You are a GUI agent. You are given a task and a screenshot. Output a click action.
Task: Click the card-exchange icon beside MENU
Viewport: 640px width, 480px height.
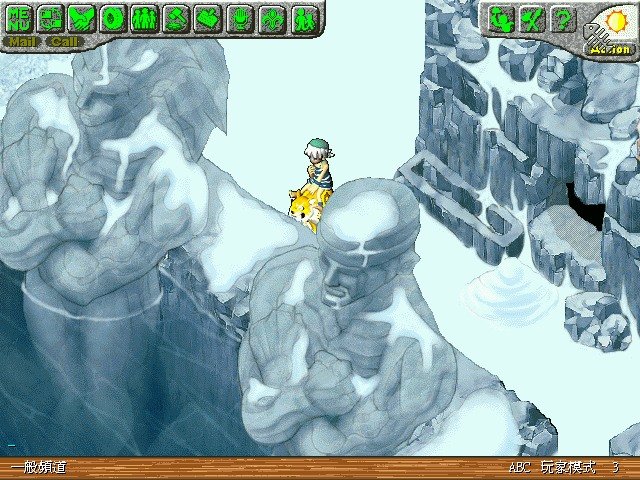tap(50, 18)
